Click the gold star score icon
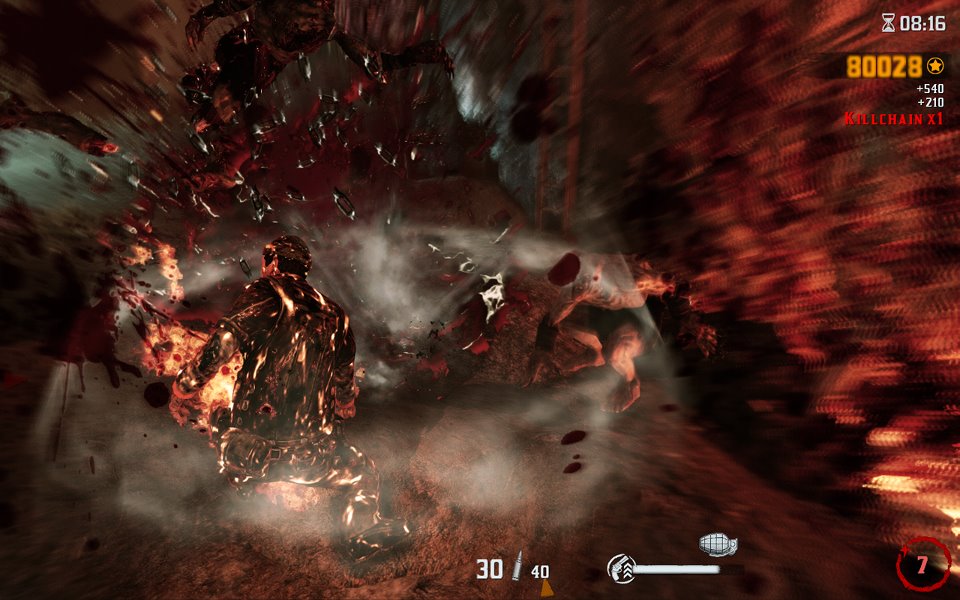960x600 pixels. (x=936, y=66)
